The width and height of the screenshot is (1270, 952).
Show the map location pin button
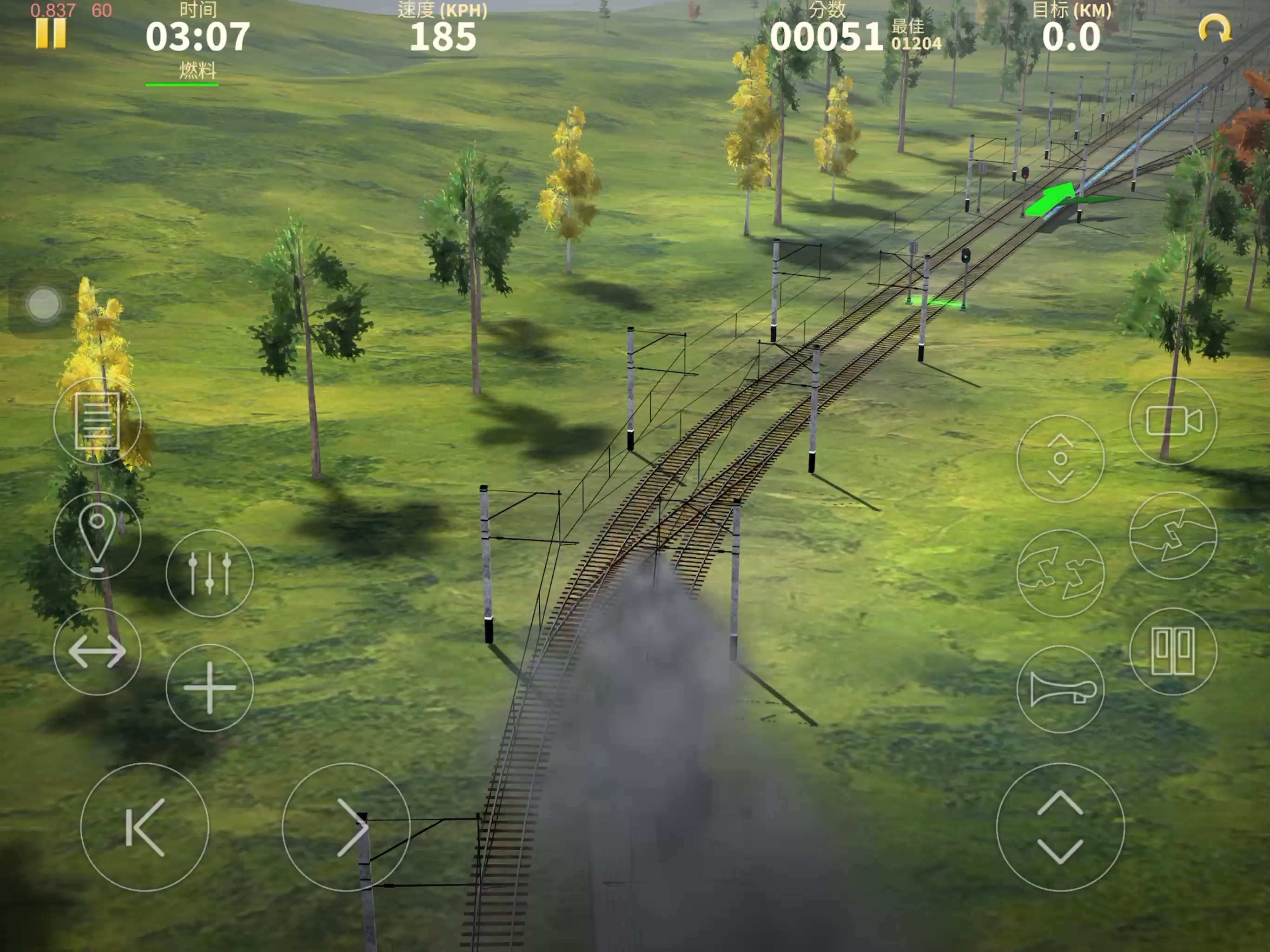pyautogui.click(x=97, y=535)
